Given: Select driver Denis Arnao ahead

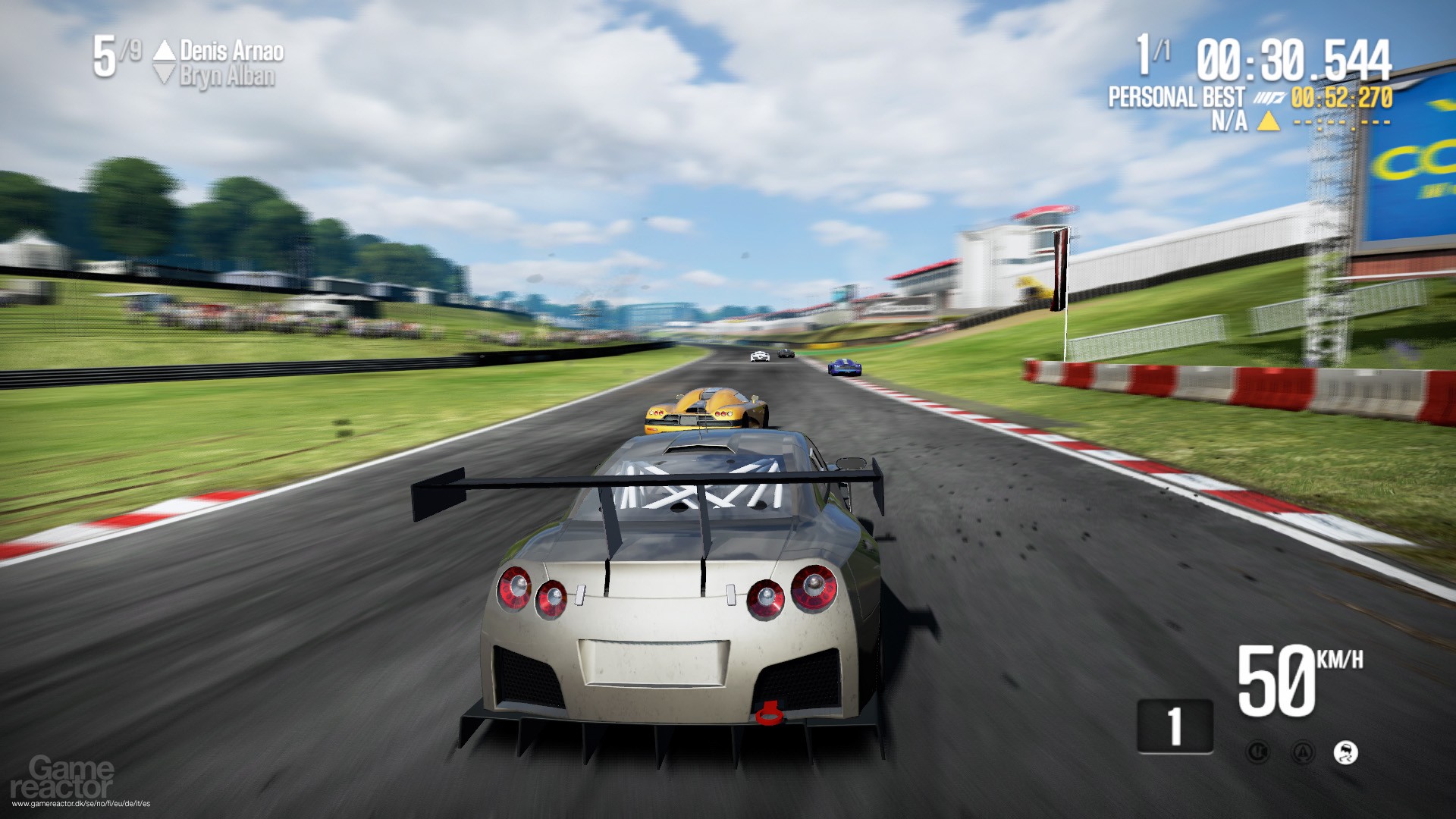Looking at the screenshot, I should (x=231, y=51).
